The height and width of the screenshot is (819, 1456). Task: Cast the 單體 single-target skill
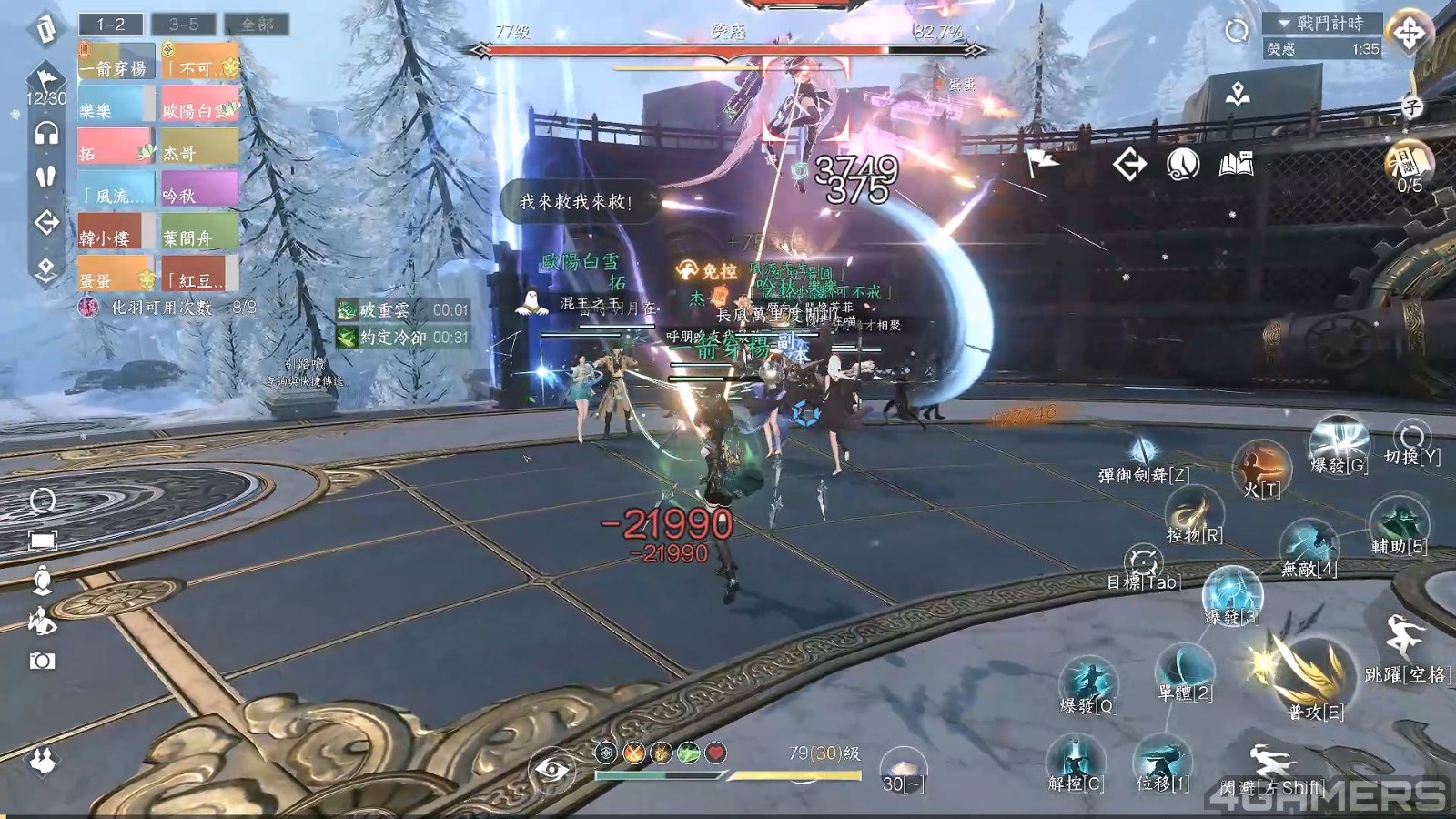tap(1184, 672)
